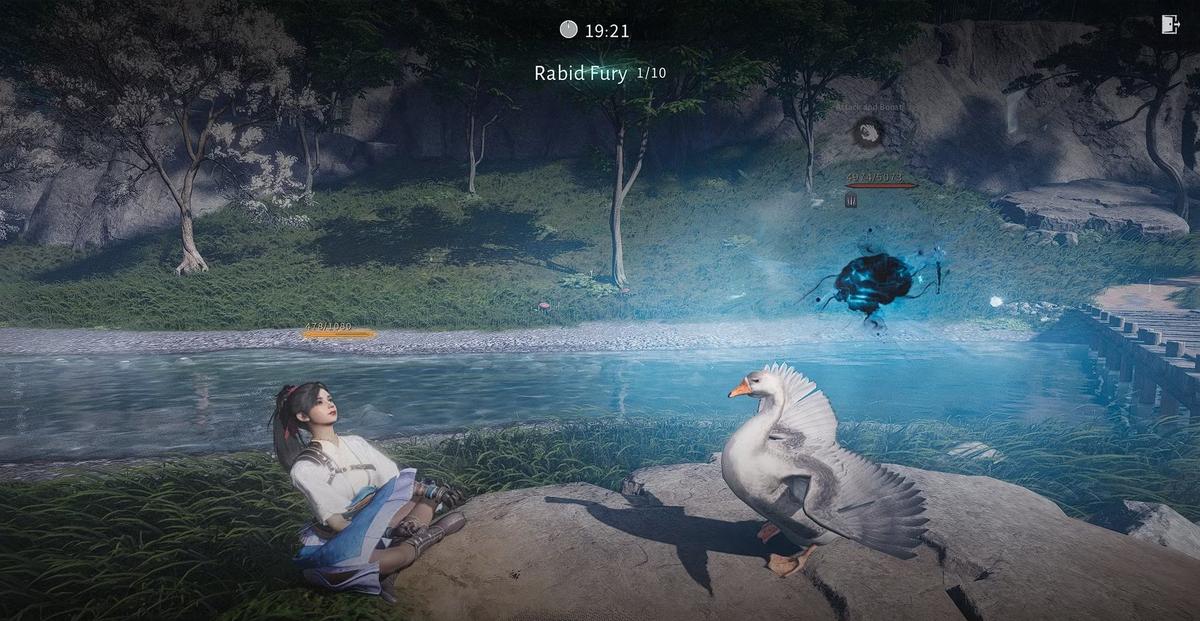Click the exit door icon
1200x621 pixels.
[x=1170, y=25]
